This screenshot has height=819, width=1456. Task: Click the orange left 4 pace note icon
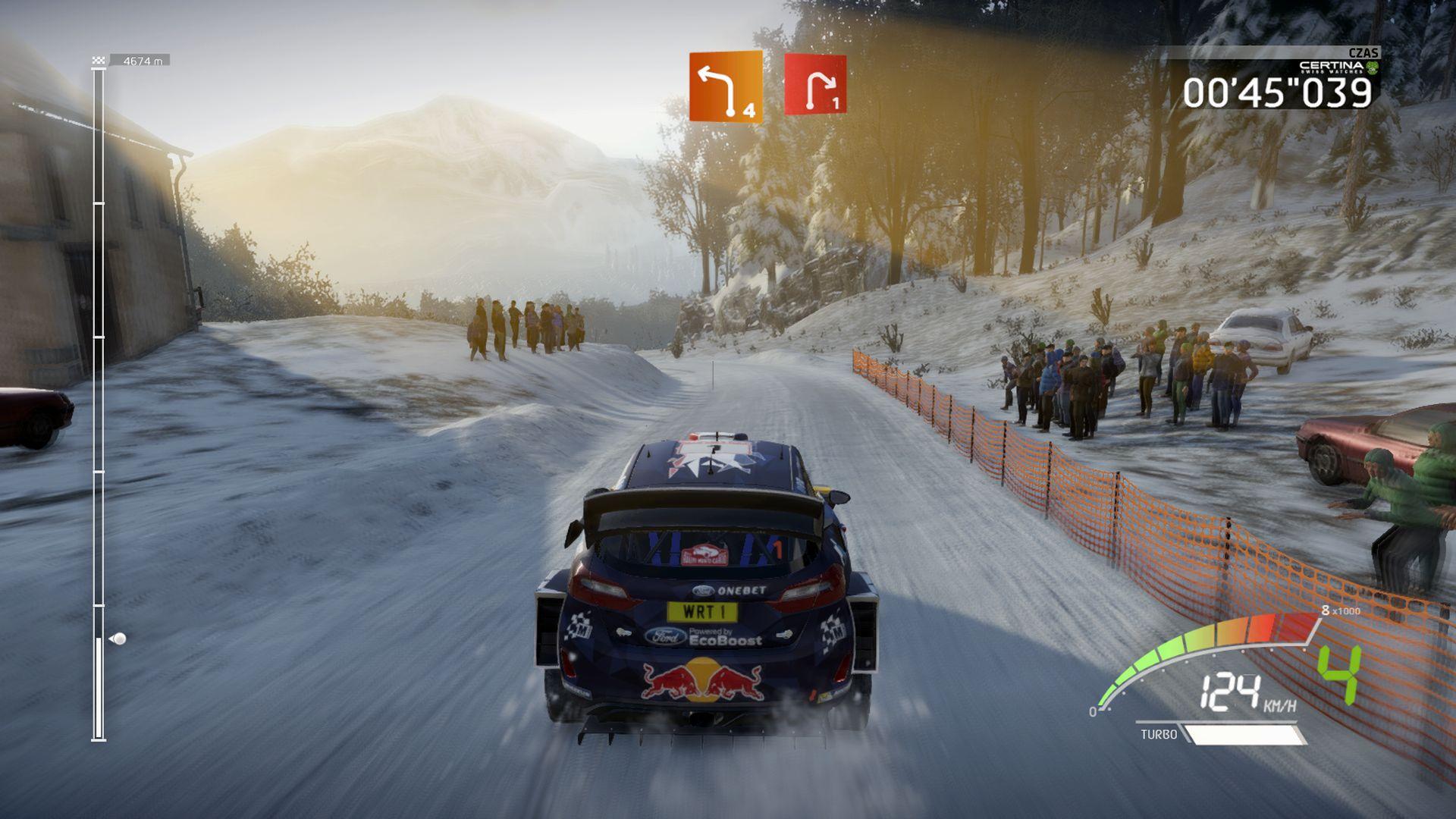tap(725, 86)
